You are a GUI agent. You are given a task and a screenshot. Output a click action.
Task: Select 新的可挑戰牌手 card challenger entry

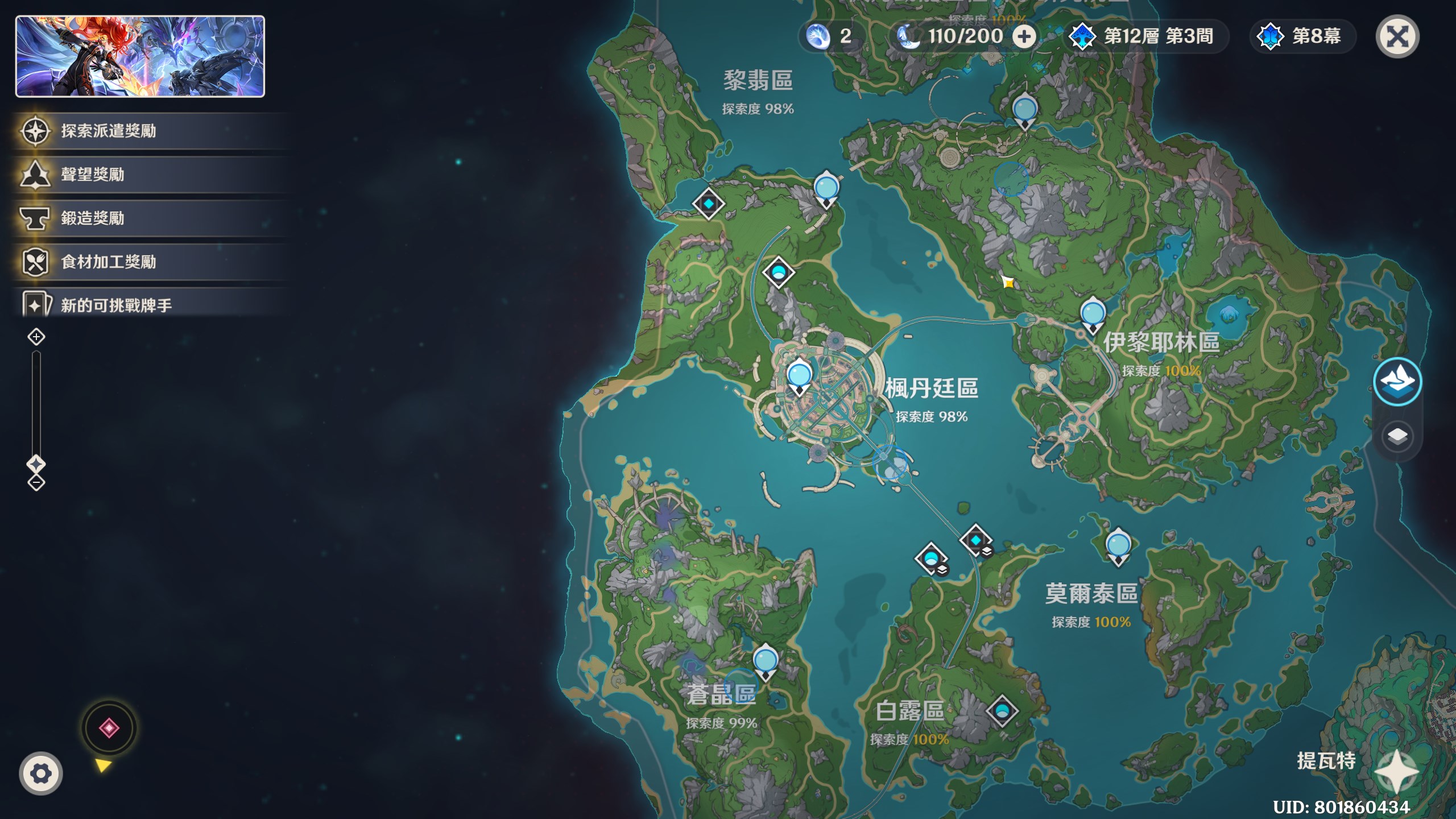point(116,305)
